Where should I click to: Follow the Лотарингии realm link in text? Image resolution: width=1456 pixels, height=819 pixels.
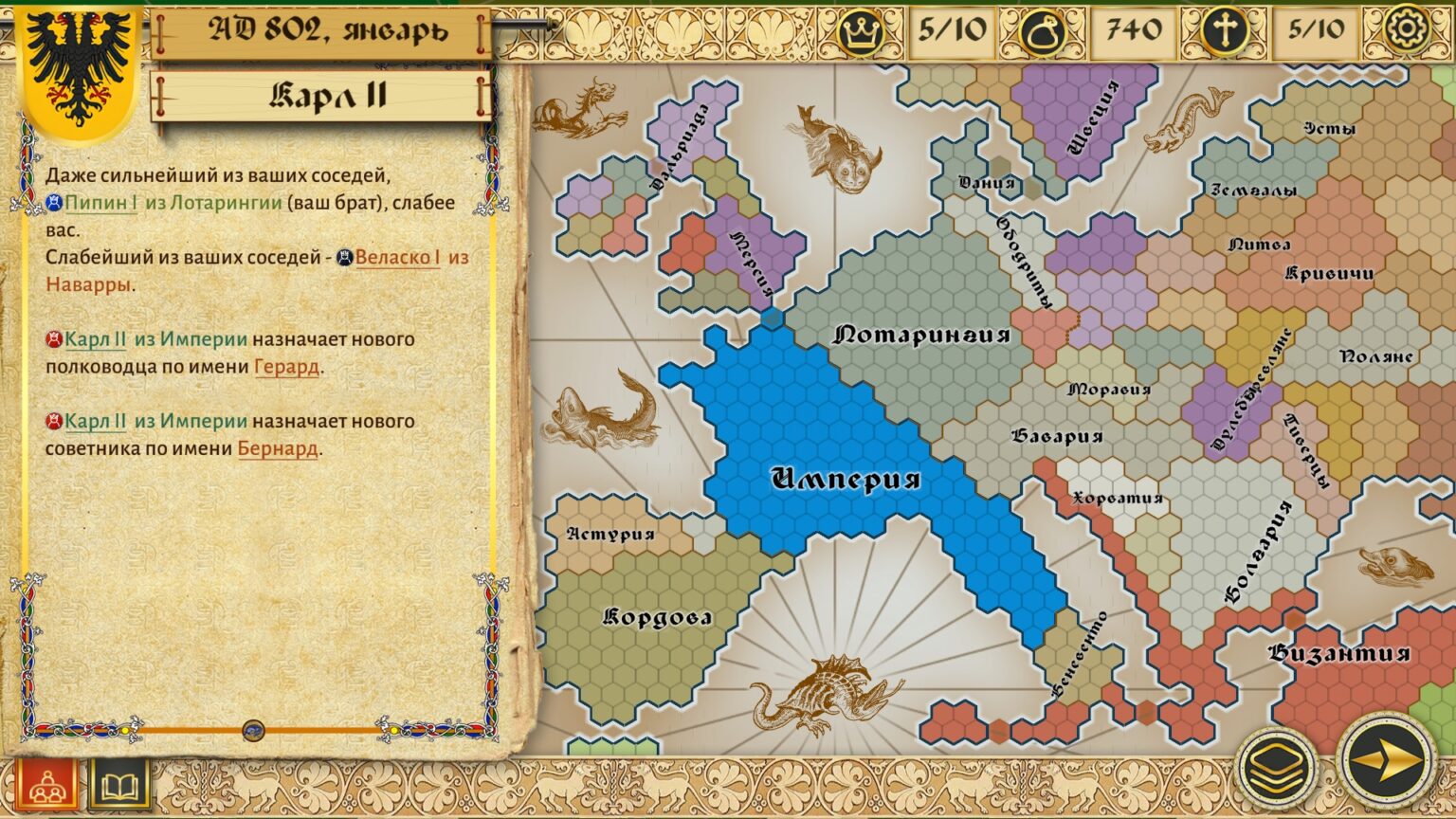(x=226, y=203)
